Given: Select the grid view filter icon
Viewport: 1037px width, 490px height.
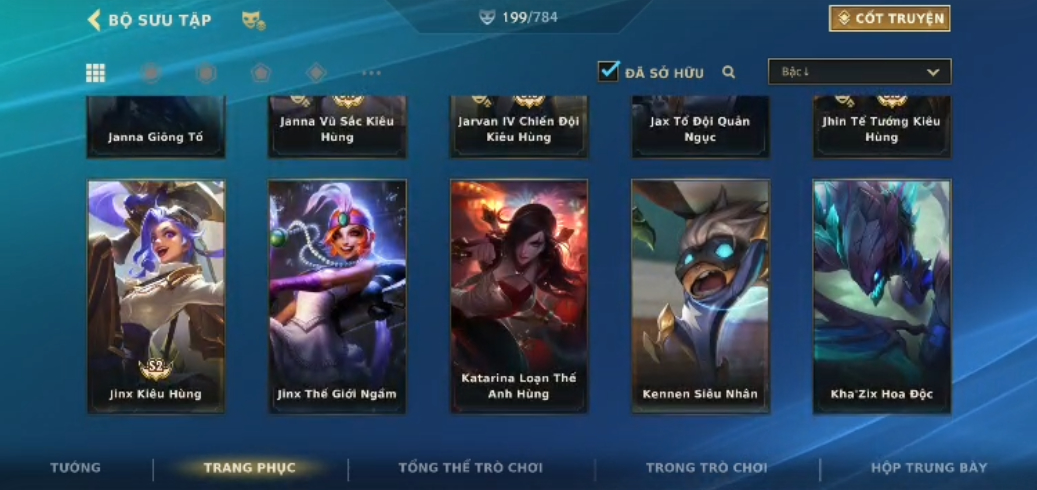Looking at the screenshot, I should tap(96, 73).
